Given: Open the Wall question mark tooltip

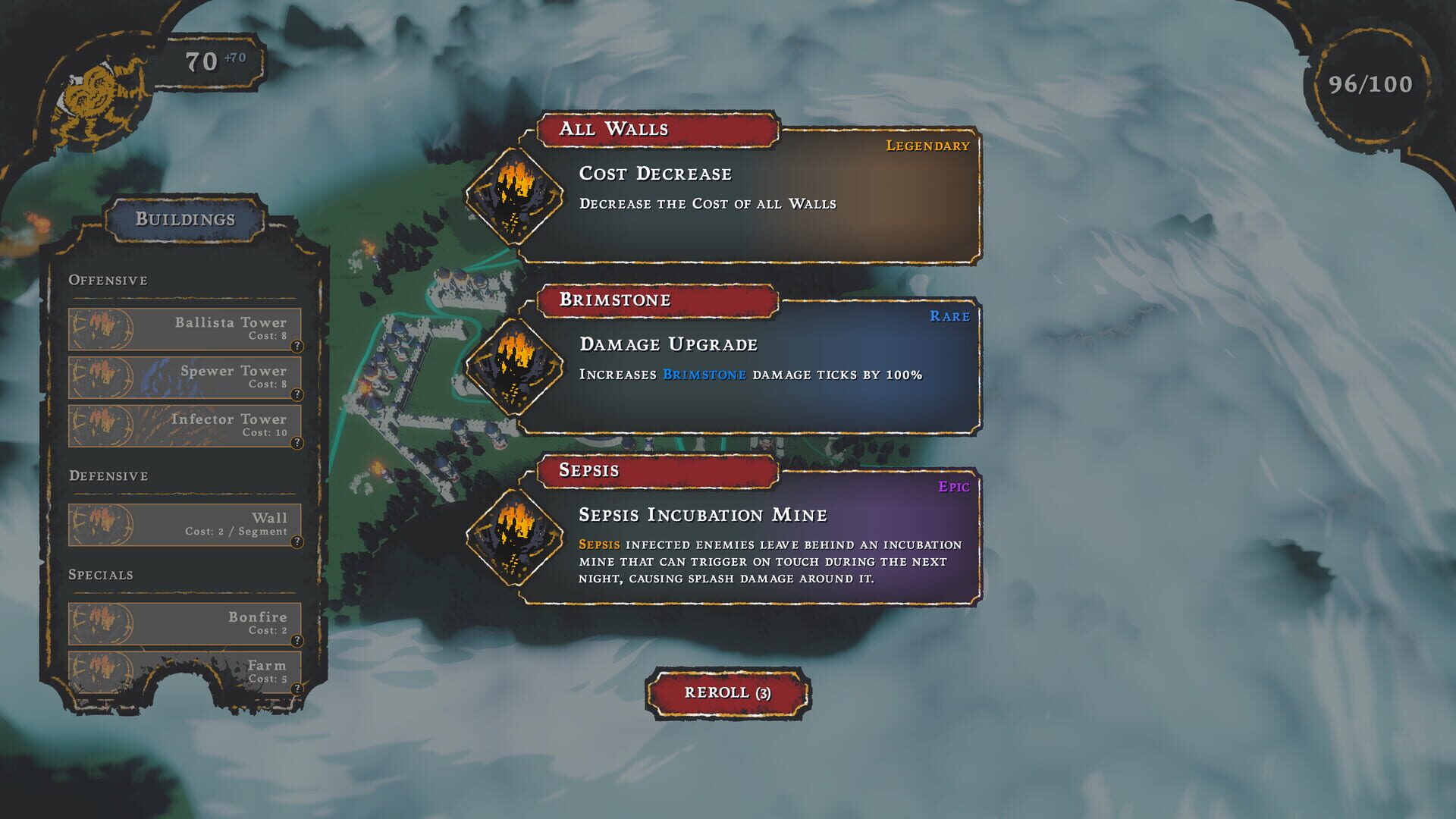Looking at the screenshot, I should tap(298, 541).
